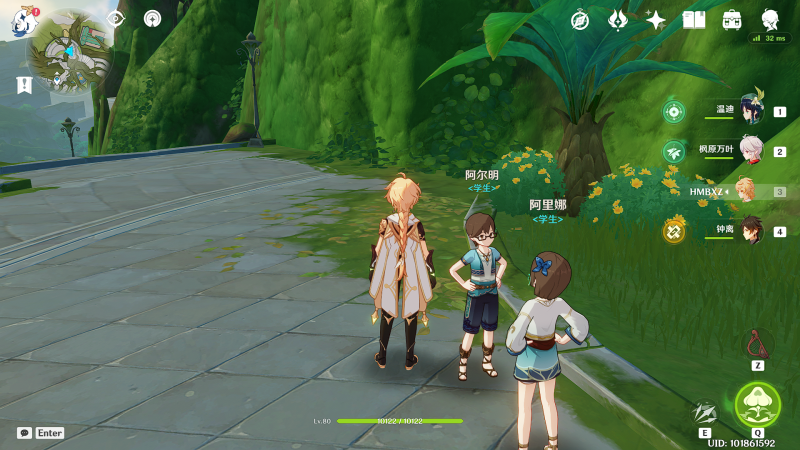Open the compass icon in top bar

point(580,20)
